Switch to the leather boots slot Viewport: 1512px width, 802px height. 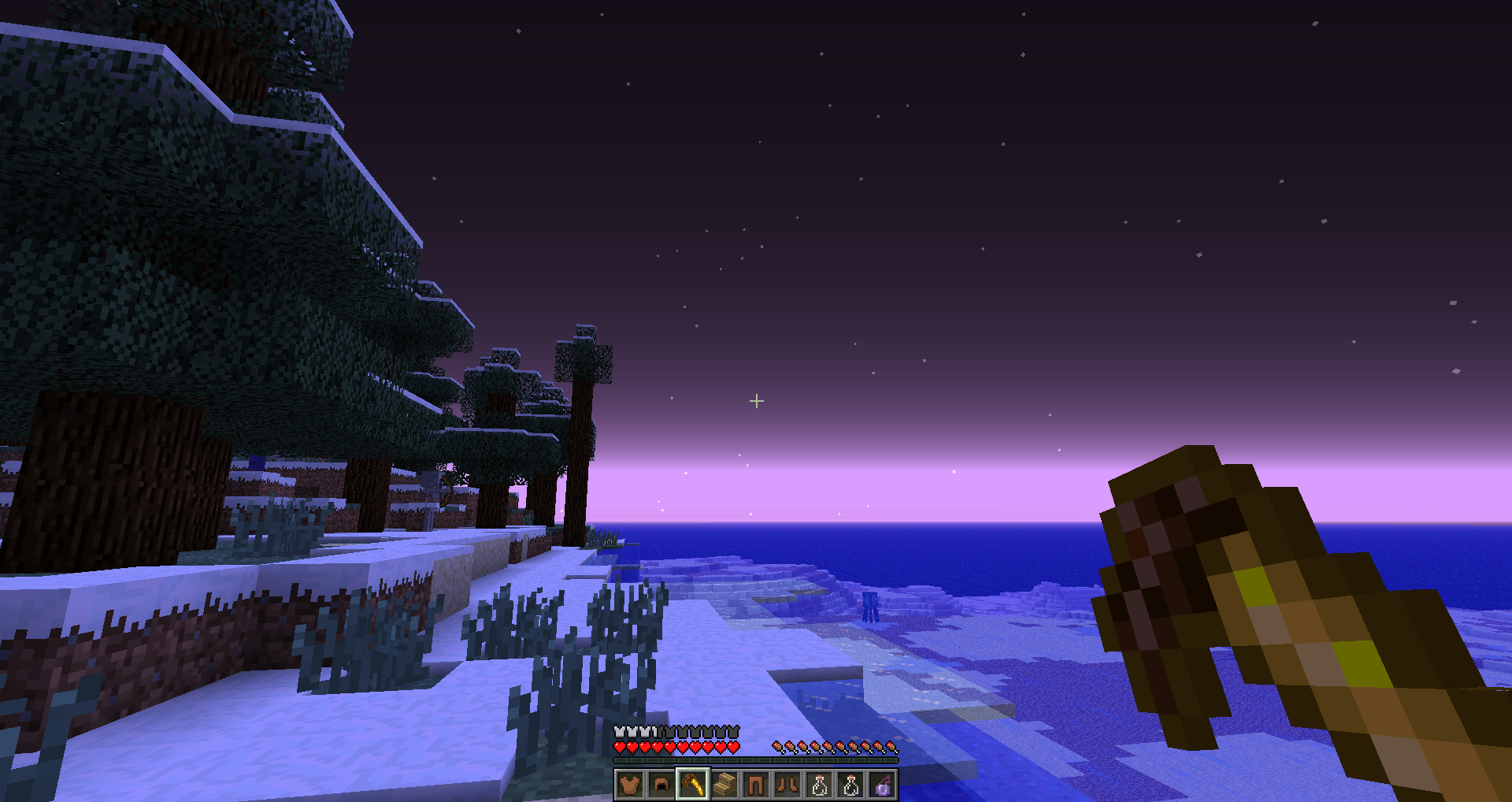click(787, 785)
